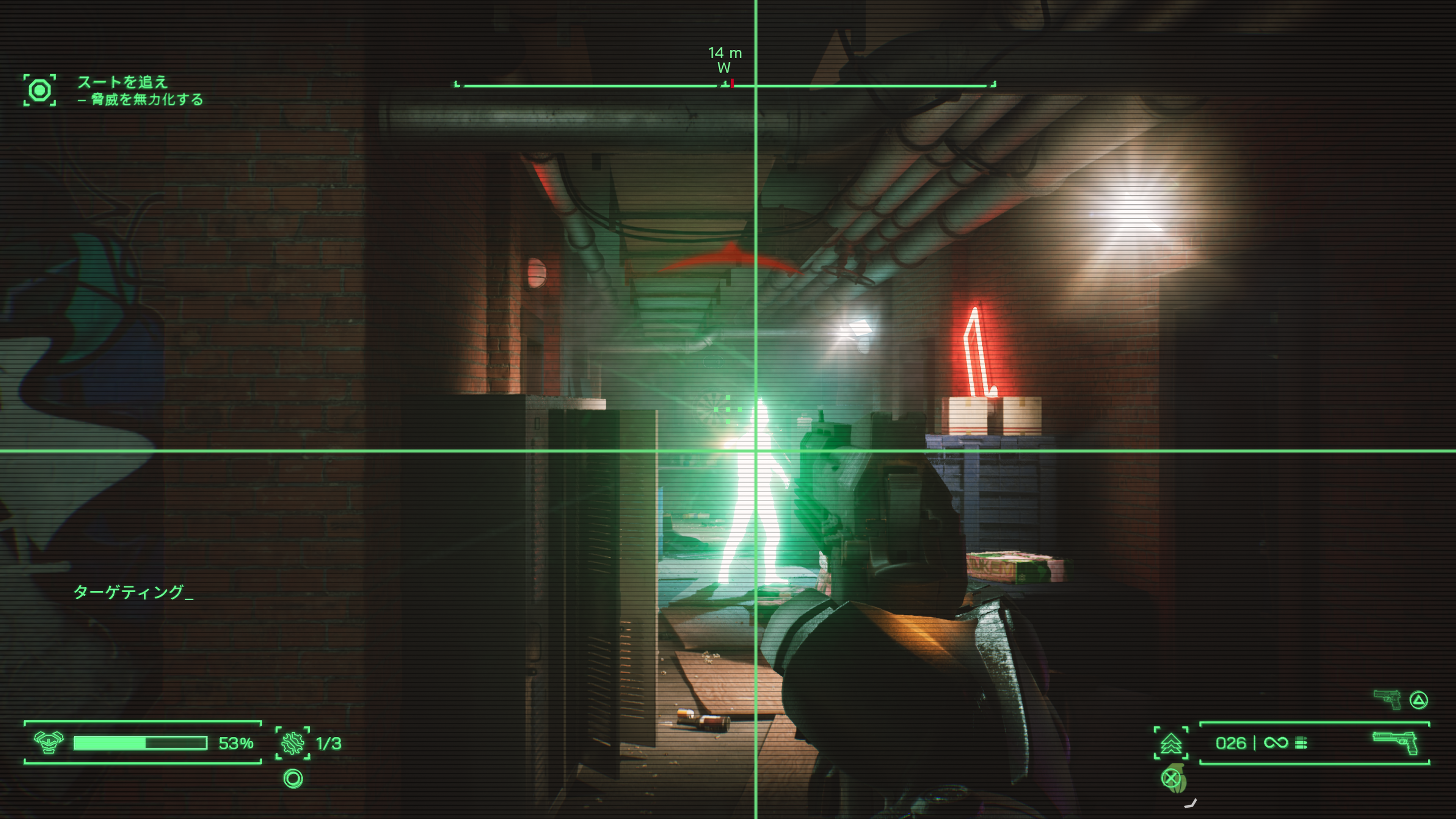Switch to the small secondary pistol icon
Screen dimensions: 1456x819
coord(1388,700)
